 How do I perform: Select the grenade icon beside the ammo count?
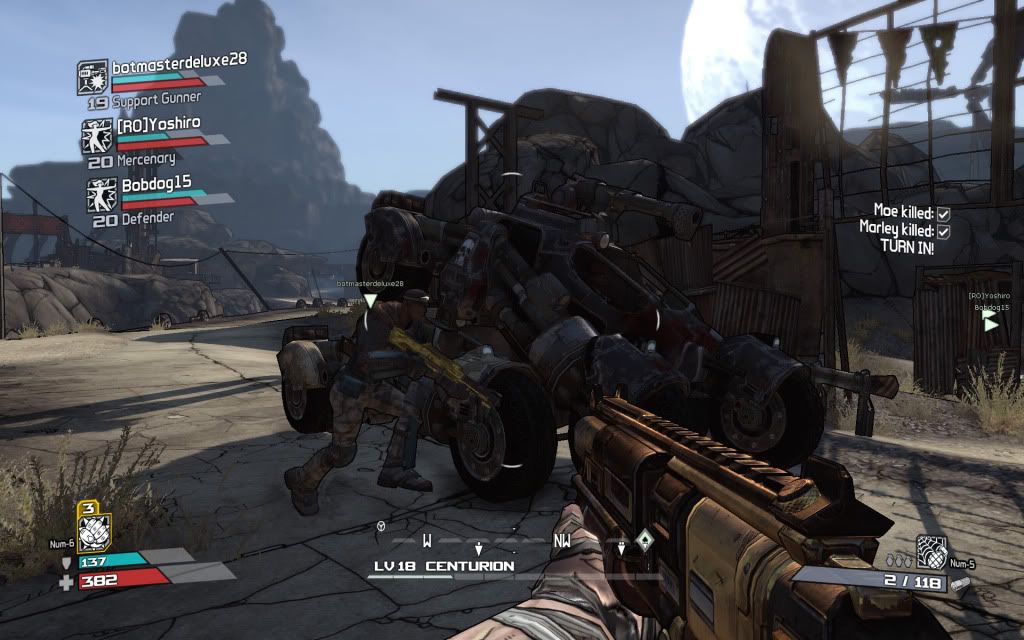[931, 552]
